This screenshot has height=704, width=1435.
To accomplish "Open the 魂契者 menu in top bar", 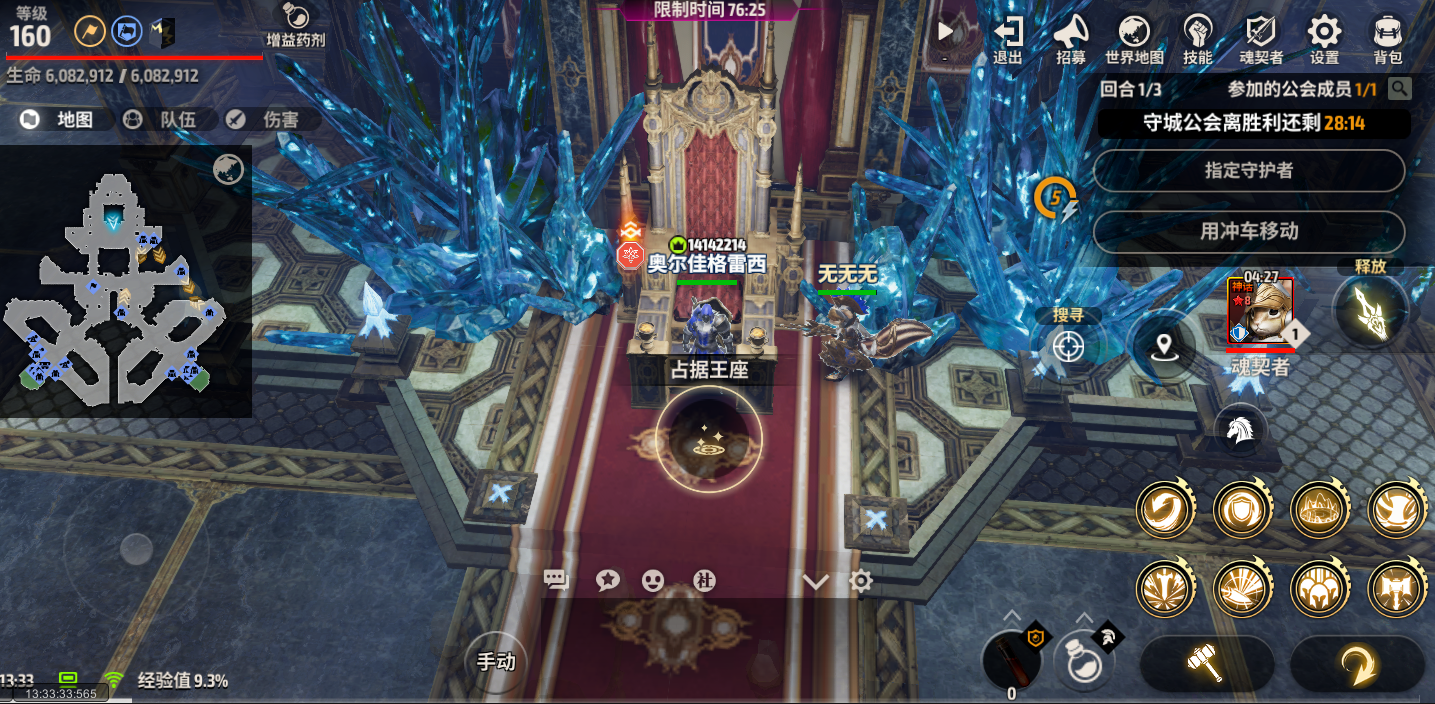I will (x=1261, y=38).
